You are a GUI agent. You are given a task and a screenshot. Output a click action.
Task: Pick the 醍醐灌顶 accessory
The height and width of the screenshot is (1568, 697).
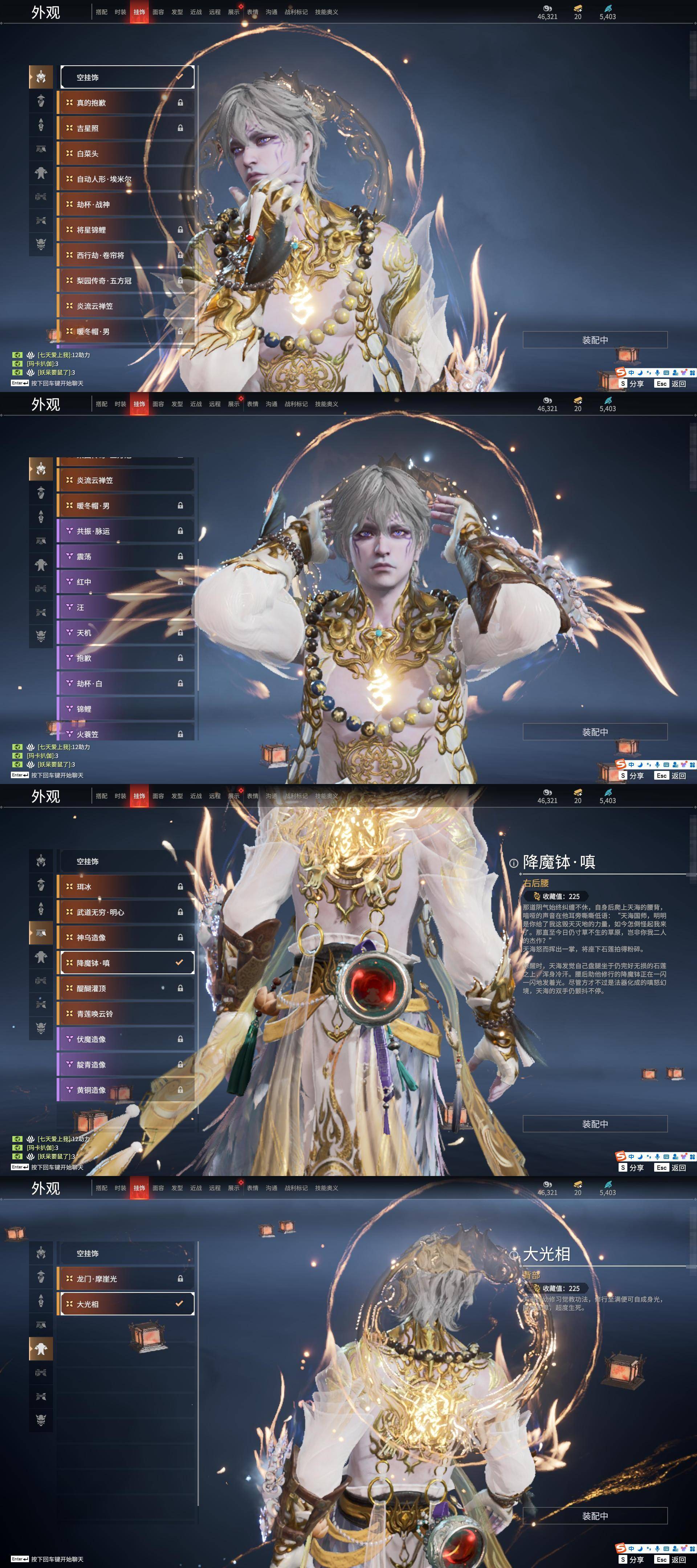[x=127, y=988]
